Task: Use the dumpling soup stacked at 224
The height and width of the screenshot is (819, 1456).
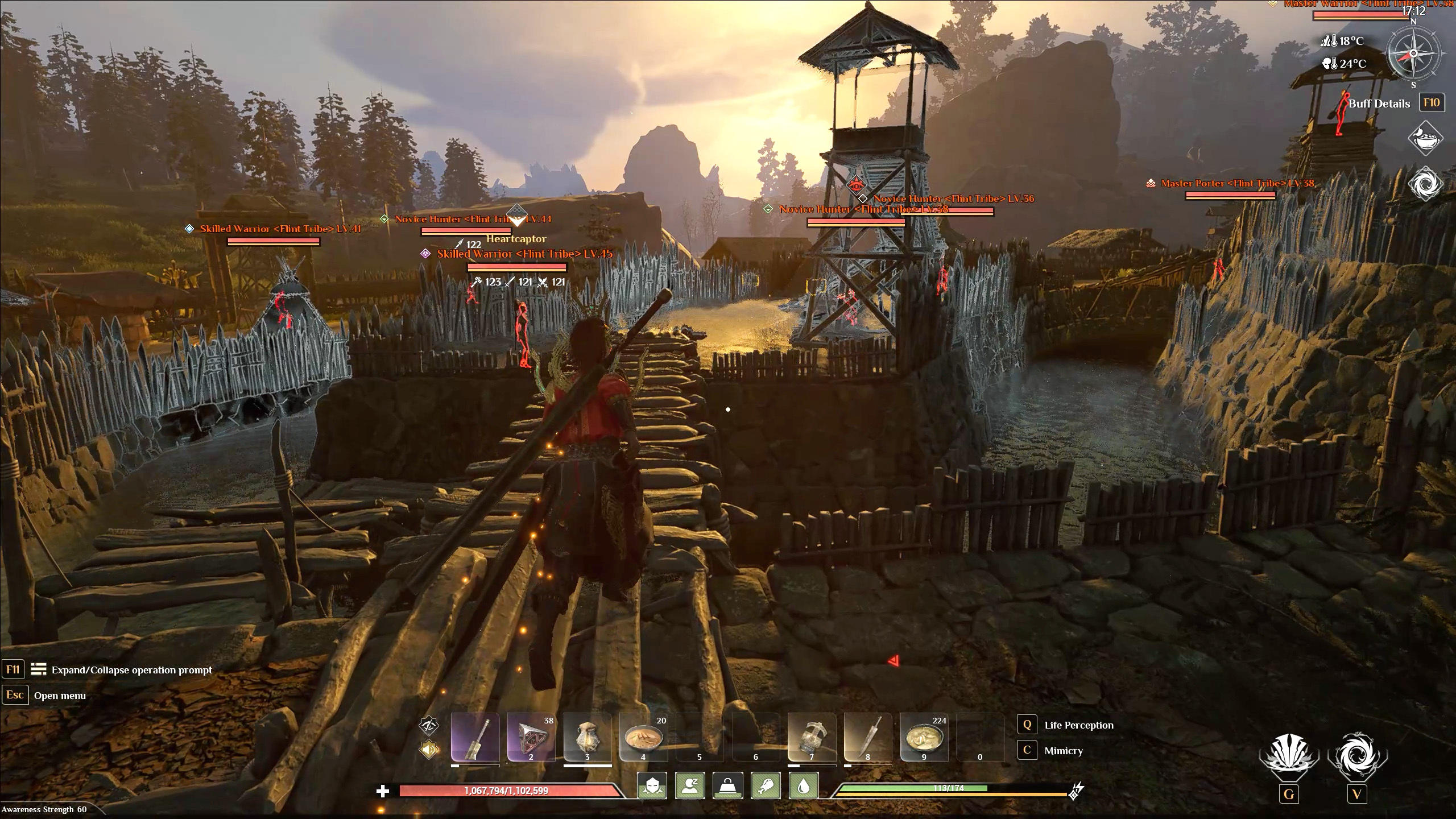Action: [924, 737]
